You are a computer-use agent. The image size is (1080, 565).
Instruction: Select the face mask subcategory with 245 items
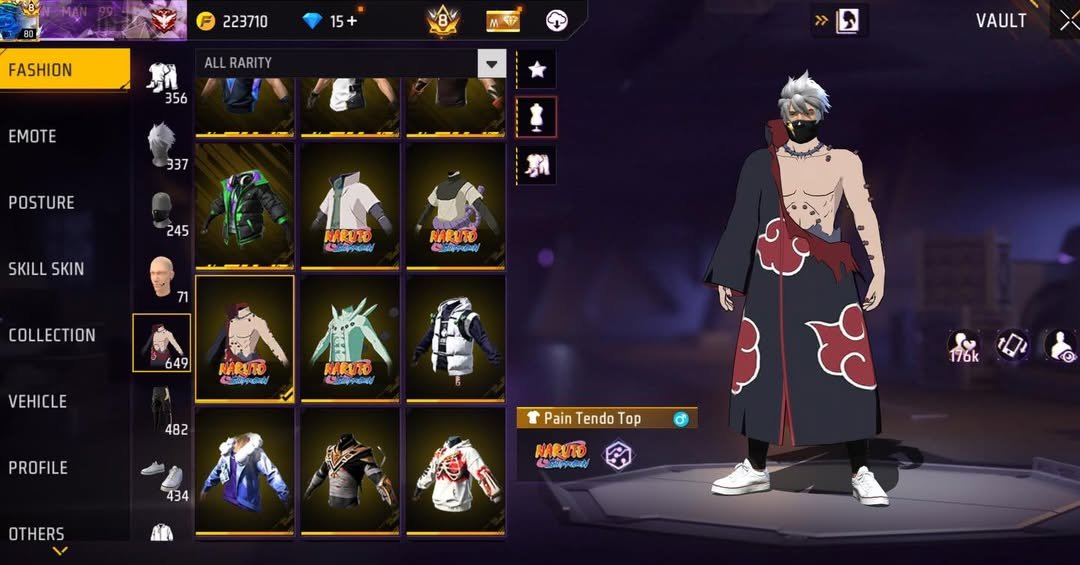[x=162, y=214]
